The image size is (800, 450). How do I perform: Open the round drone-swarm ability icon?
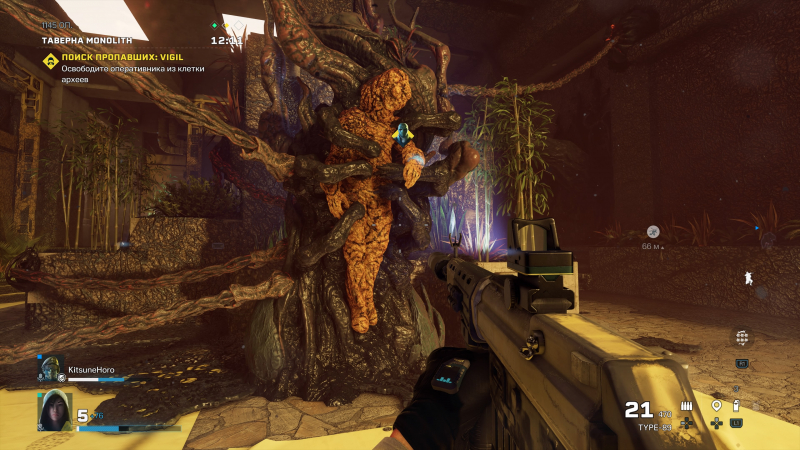click(741, 338)
